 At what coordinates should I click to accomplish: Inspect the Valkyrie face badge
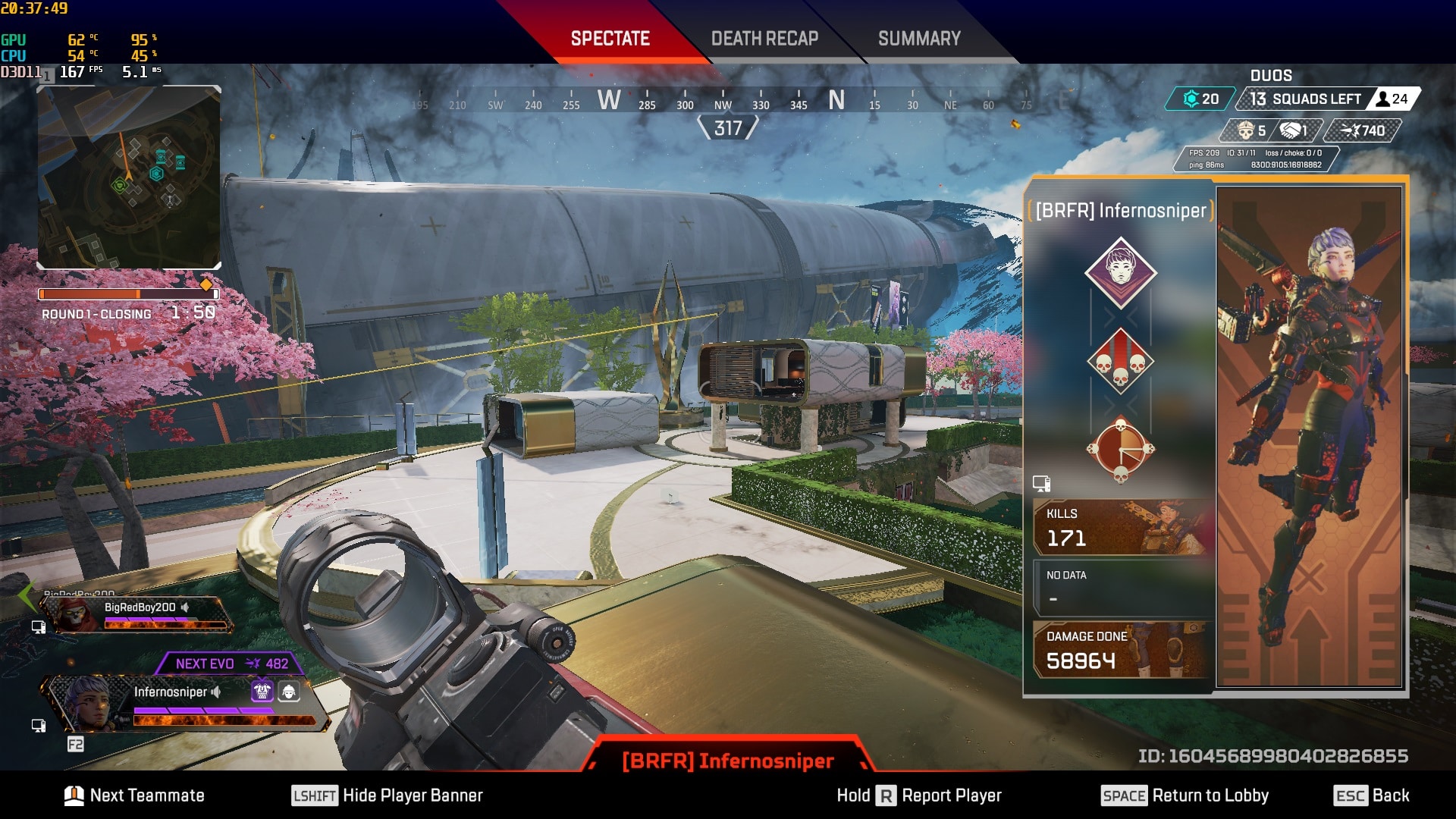pyautogui.click(x=1121, y=271)
